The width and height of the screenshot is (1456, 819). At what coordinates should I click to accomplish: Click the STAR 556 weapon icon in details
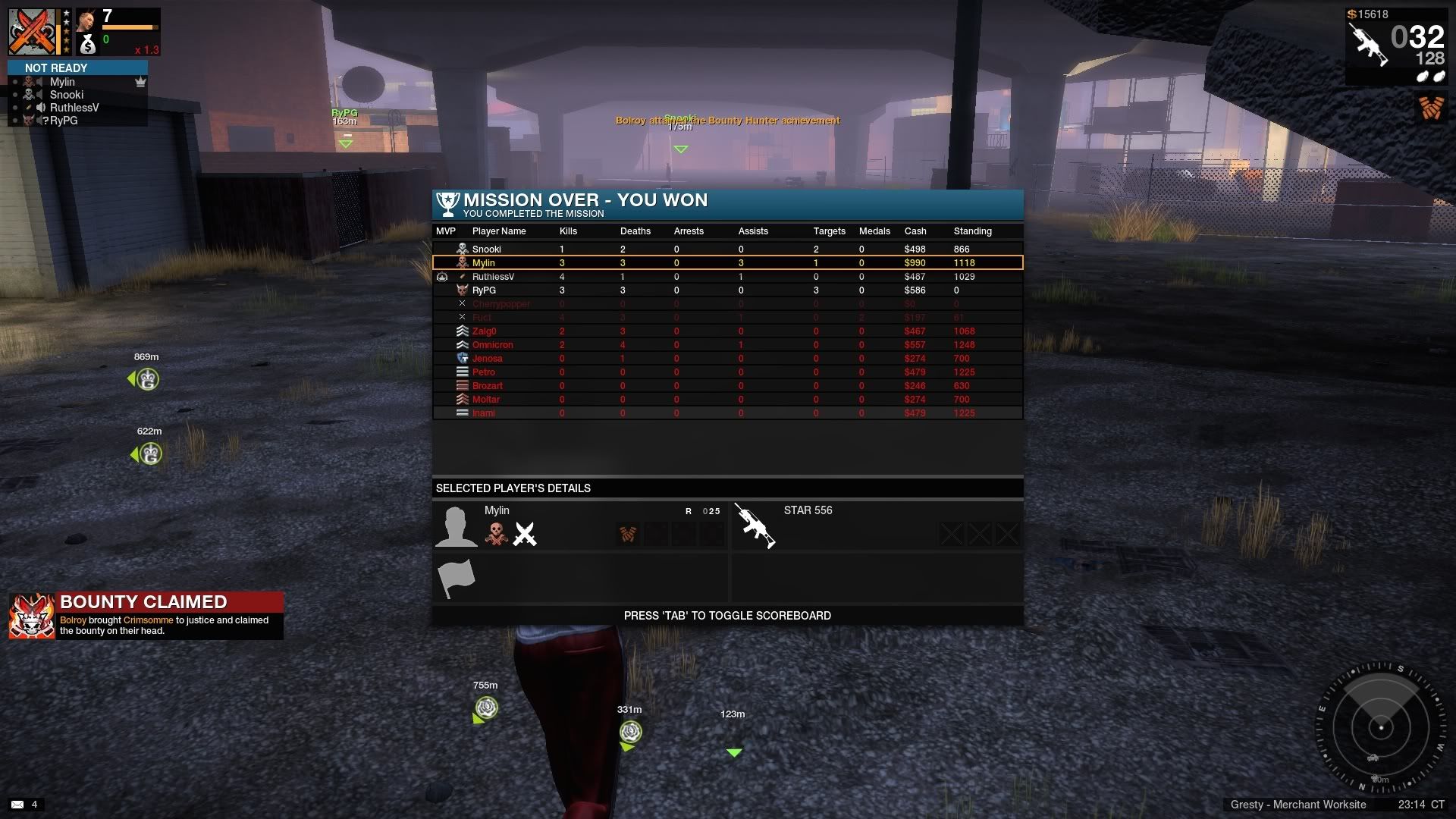coord(755,525)
